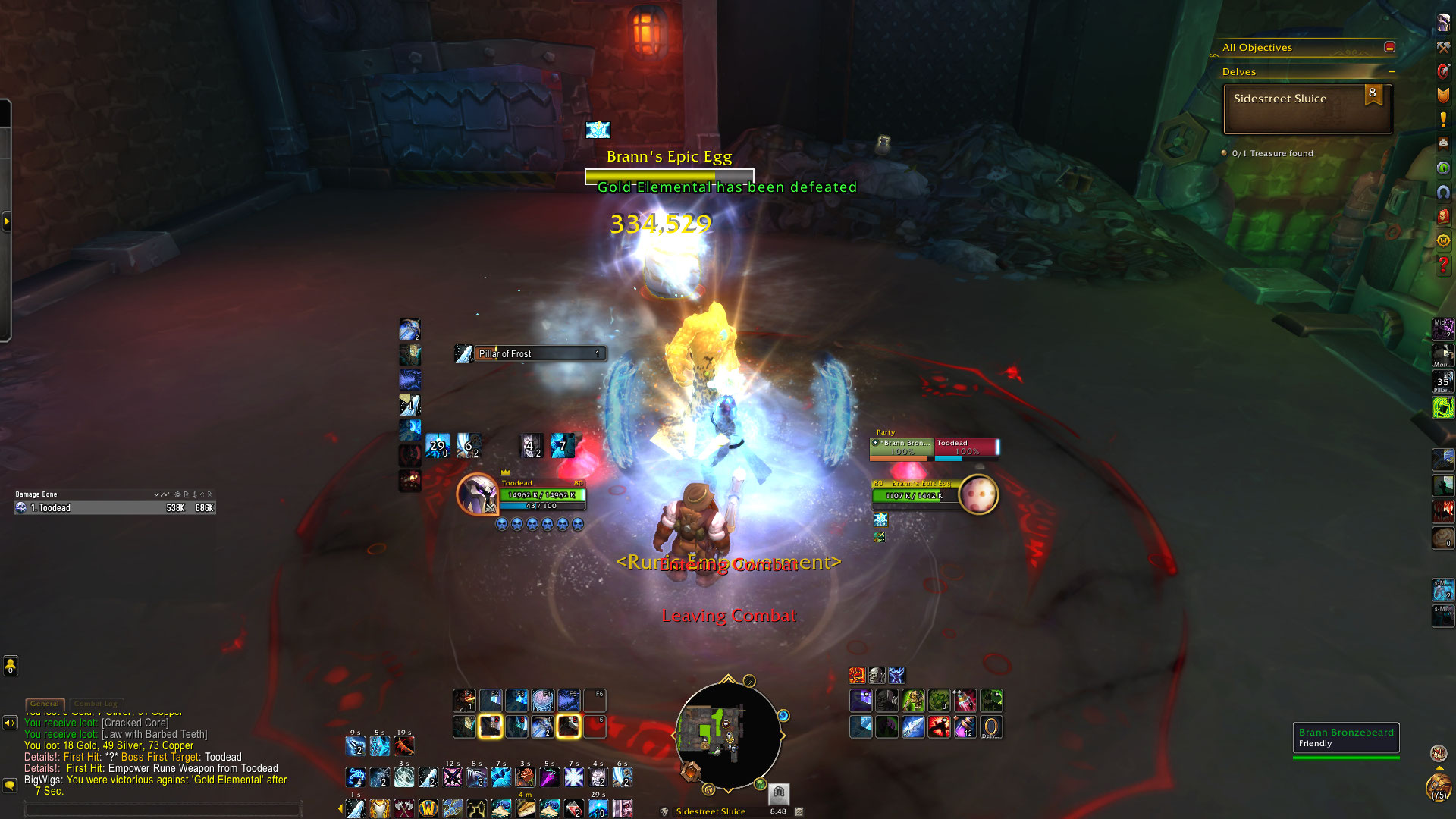Click the chat text input box
Screen dimensions: 1456x819
tap(163, 810)
